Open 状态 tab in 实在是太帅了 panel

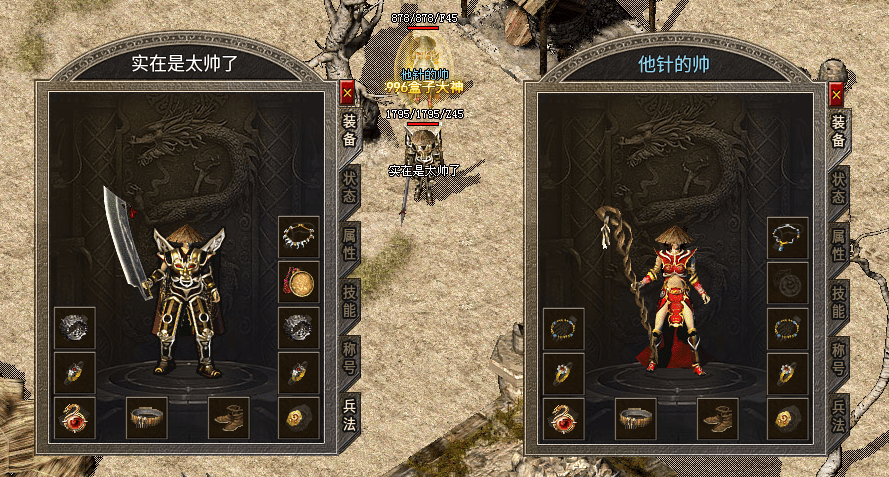(350, 185)
